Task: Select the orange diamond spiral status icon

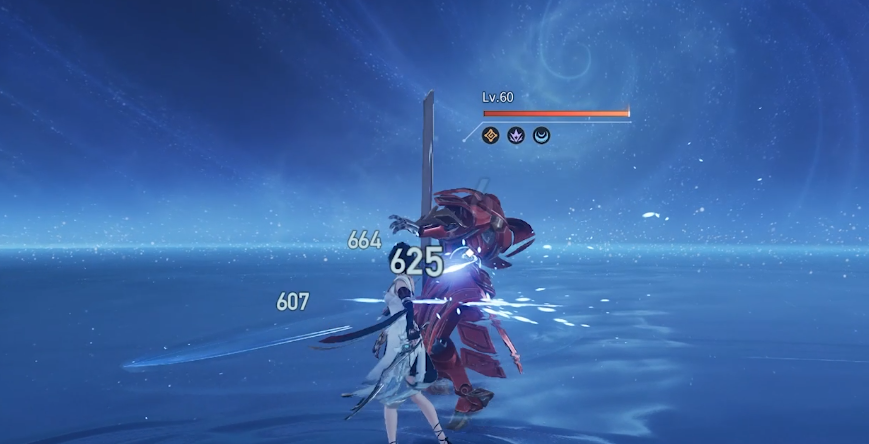Action: (x=491, y=135)
